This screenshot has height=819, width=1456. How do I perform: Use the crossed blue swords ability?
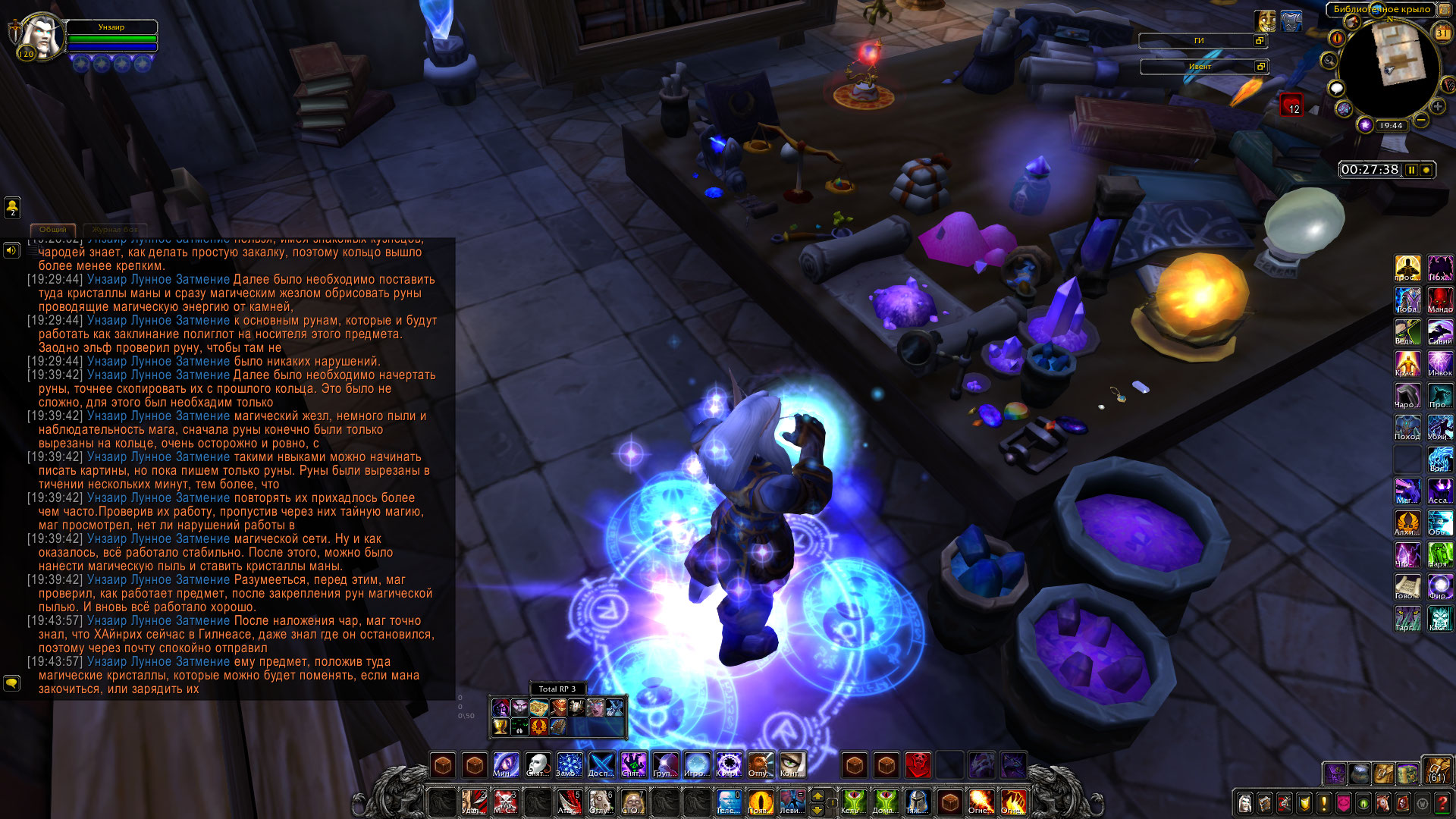point(601,764)
